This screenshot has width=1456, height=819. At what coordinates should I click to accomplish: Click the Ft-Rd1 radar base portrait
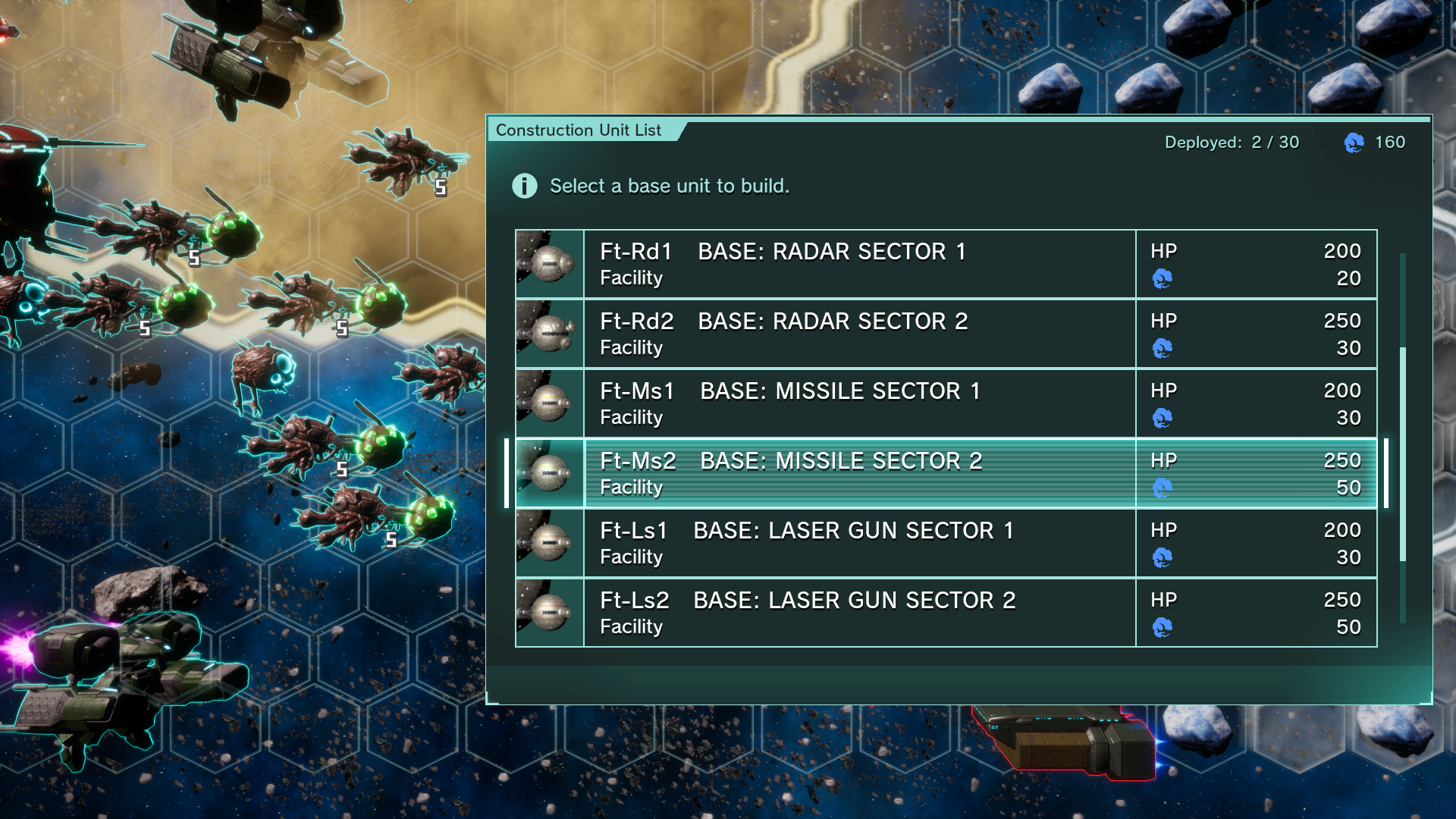pyautogui.click(x=549, y=263)
